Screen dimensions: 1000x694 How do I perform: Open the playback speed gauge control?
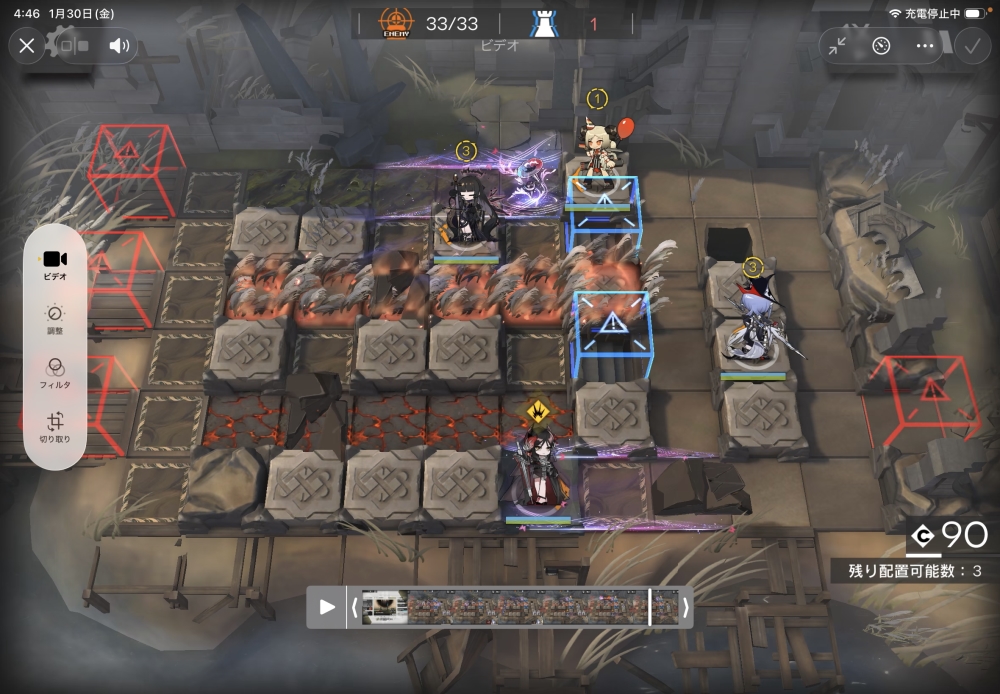coord(881,45)
